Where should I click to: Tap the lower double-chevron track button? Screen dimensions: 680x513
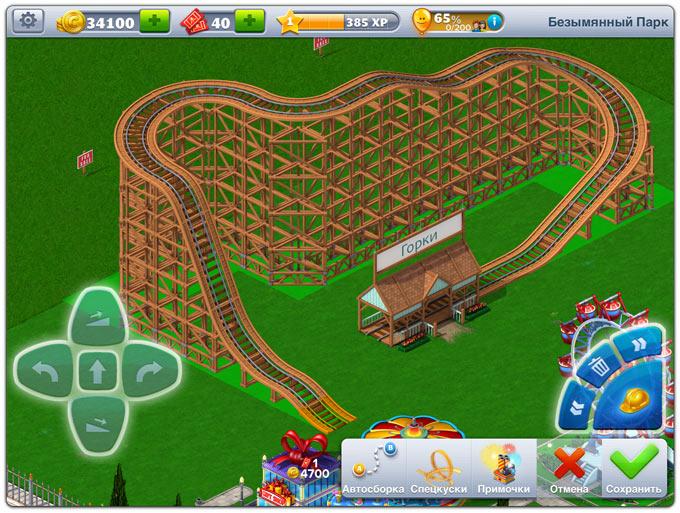pos(577,406)
